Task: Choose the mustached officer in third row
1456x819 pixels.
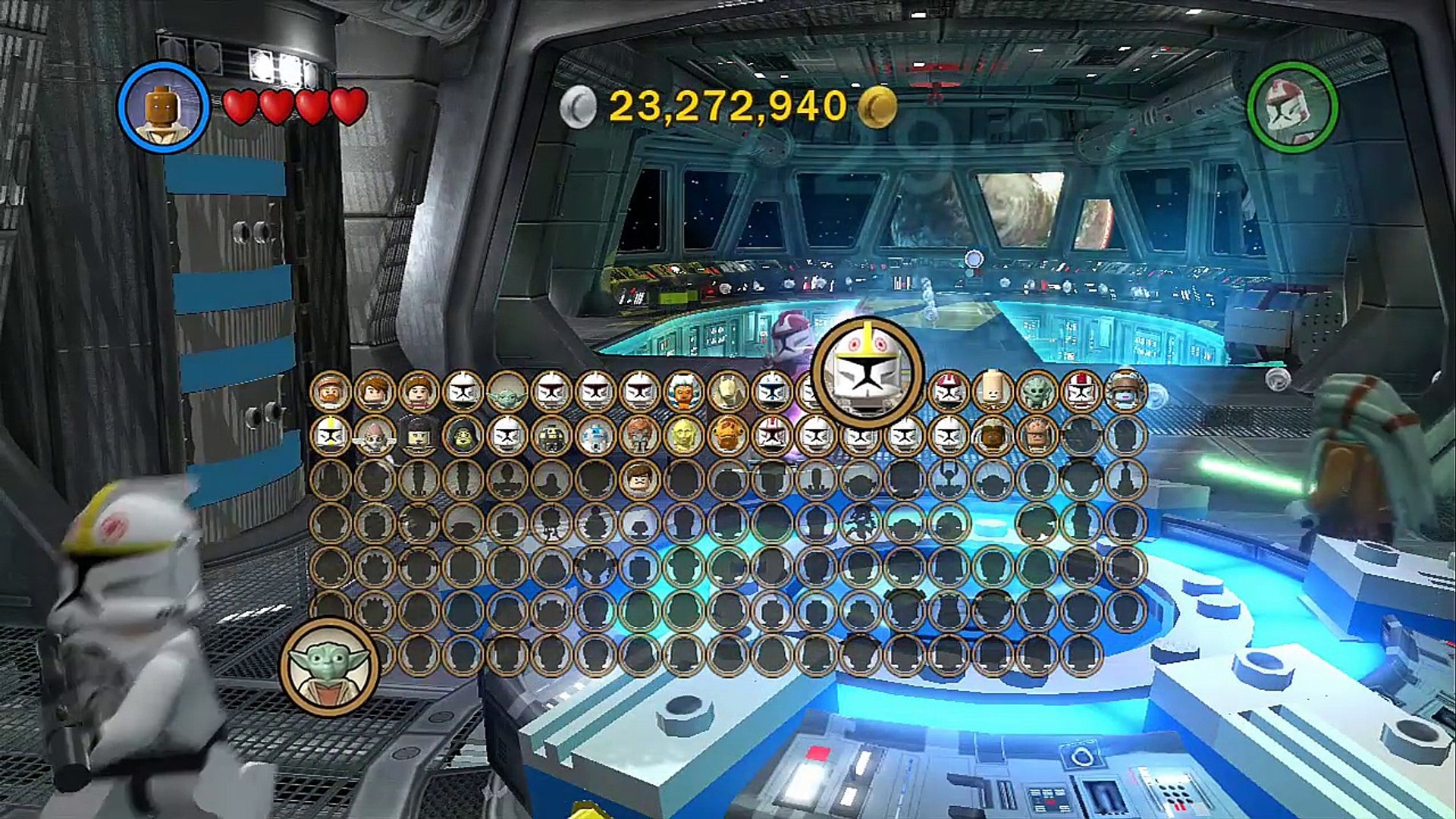Action: click(x=639, y=479)
